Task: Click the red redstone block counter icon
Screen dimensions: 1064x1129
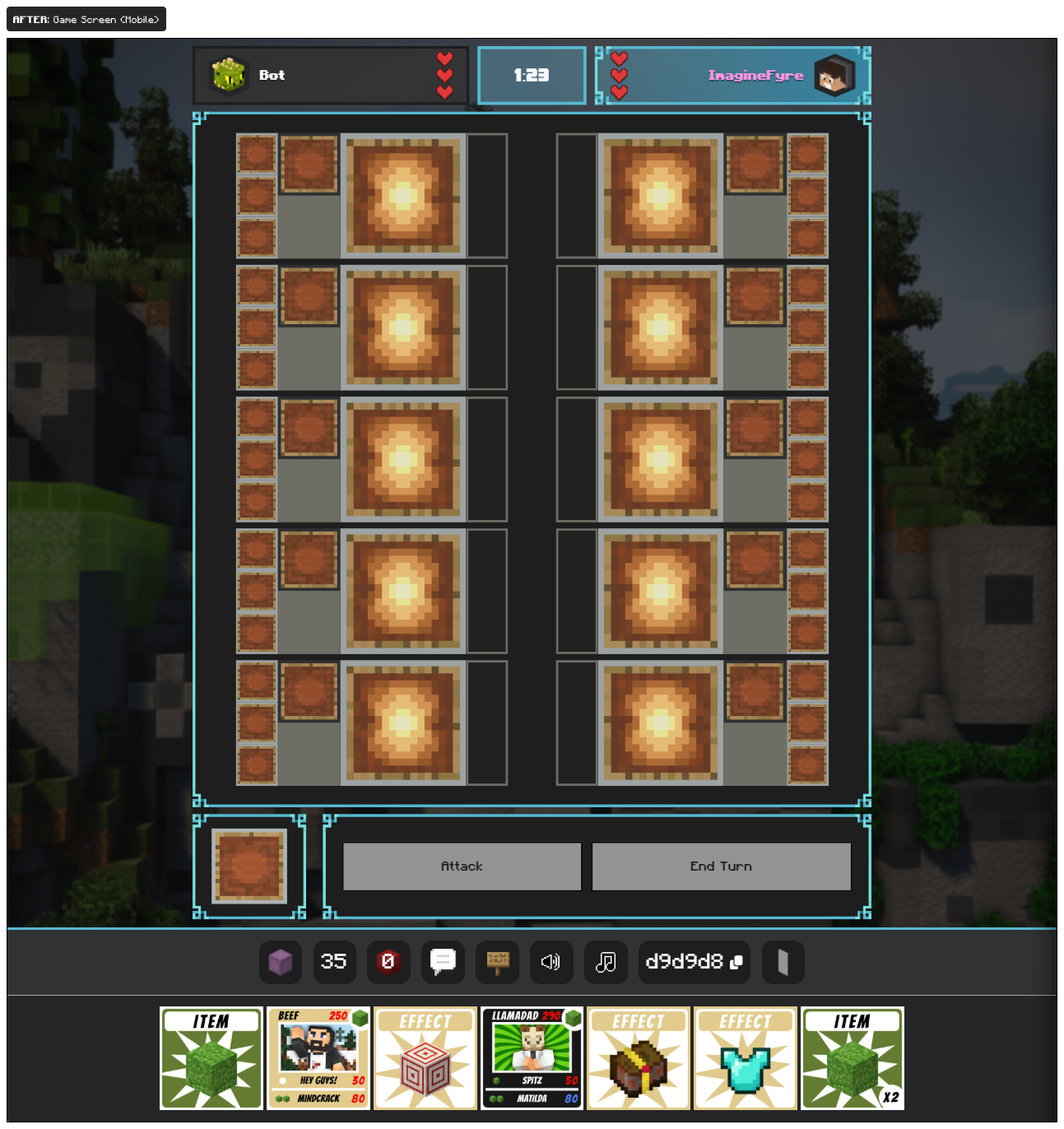Action: click(x=388, y=962)
